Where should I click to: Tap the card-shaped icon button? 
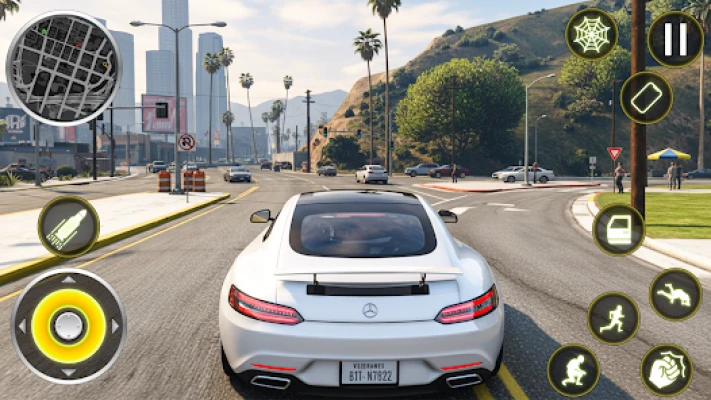646,98
